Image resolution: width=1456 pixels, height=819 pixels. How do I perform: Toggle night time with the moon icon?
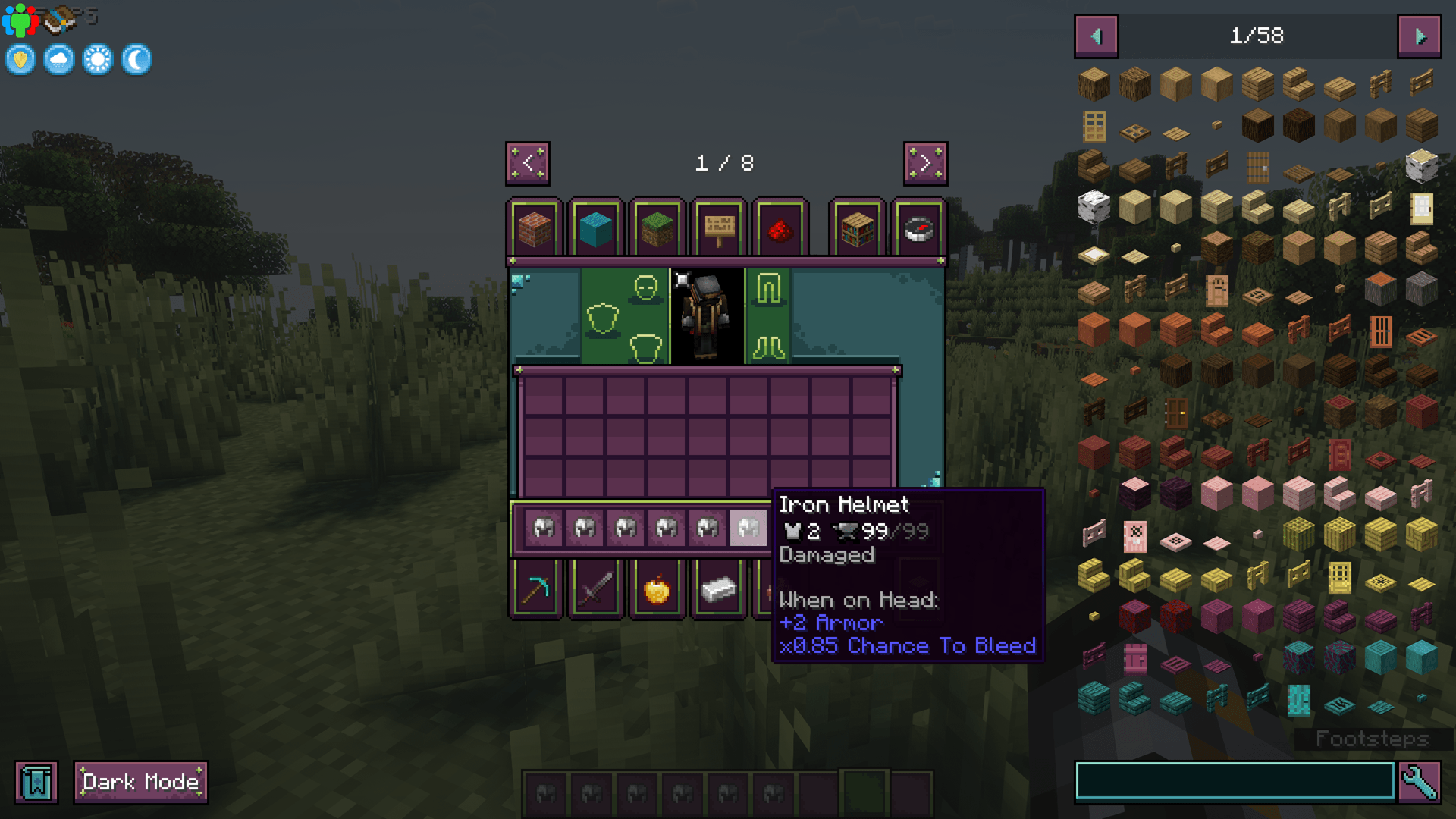pos(135,59)
